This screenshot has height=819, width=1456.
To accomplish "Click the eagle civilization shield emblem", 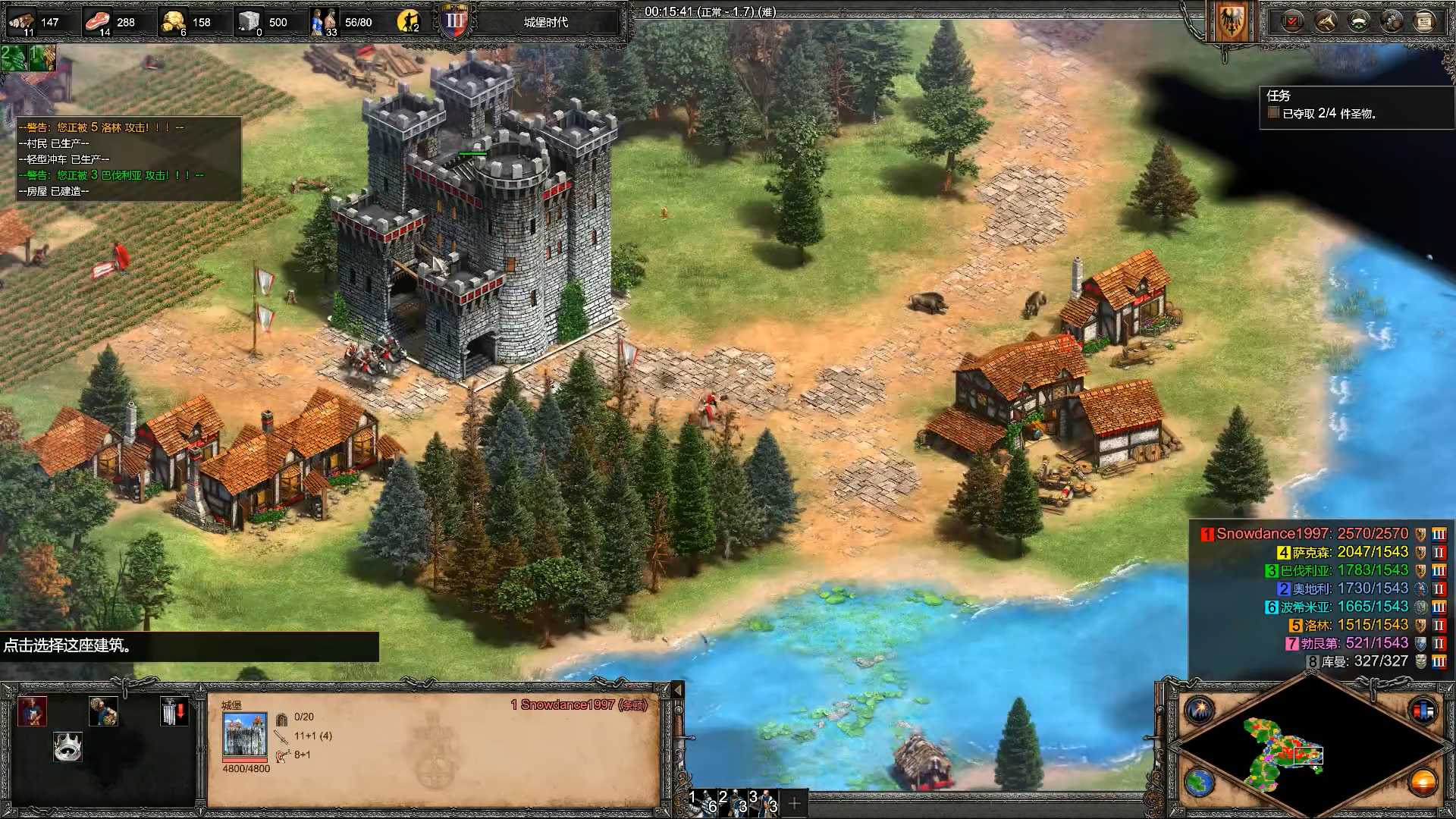I will click(1230, 21).
